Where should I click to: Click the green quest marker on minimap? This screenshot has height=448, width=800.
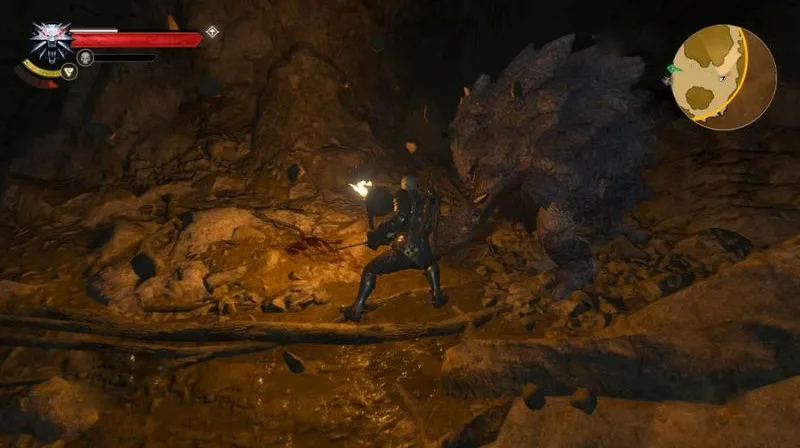[x=673, y=68]
